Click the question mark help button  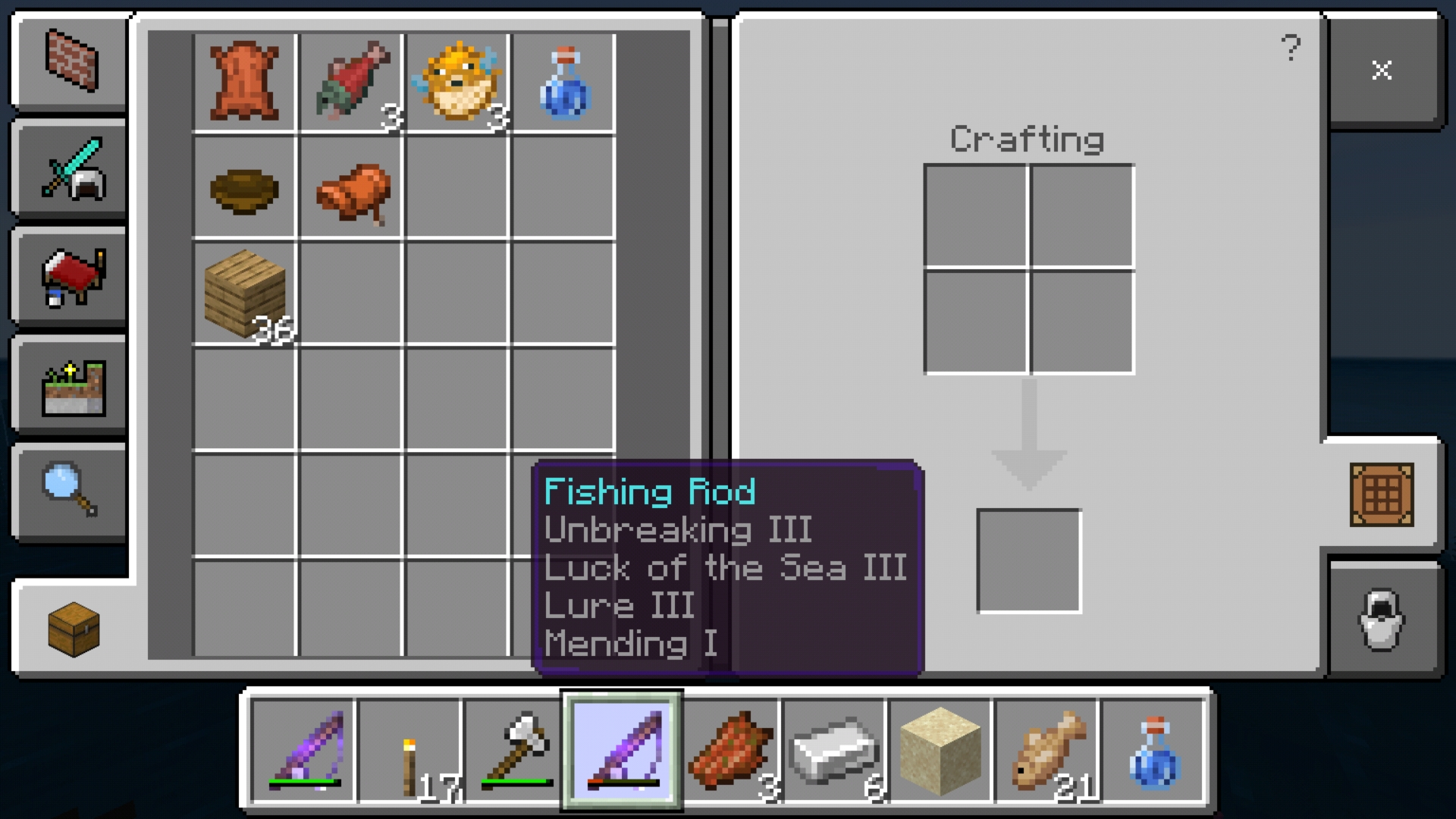[1289, 45]
